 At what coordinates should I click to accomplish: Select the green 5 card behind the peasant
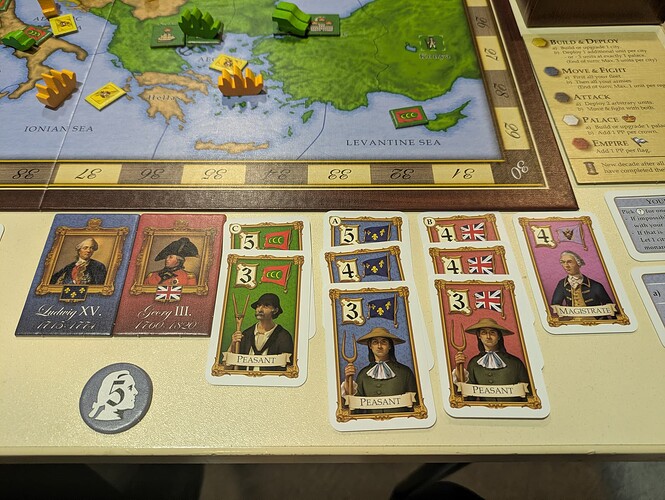point(268,238)
